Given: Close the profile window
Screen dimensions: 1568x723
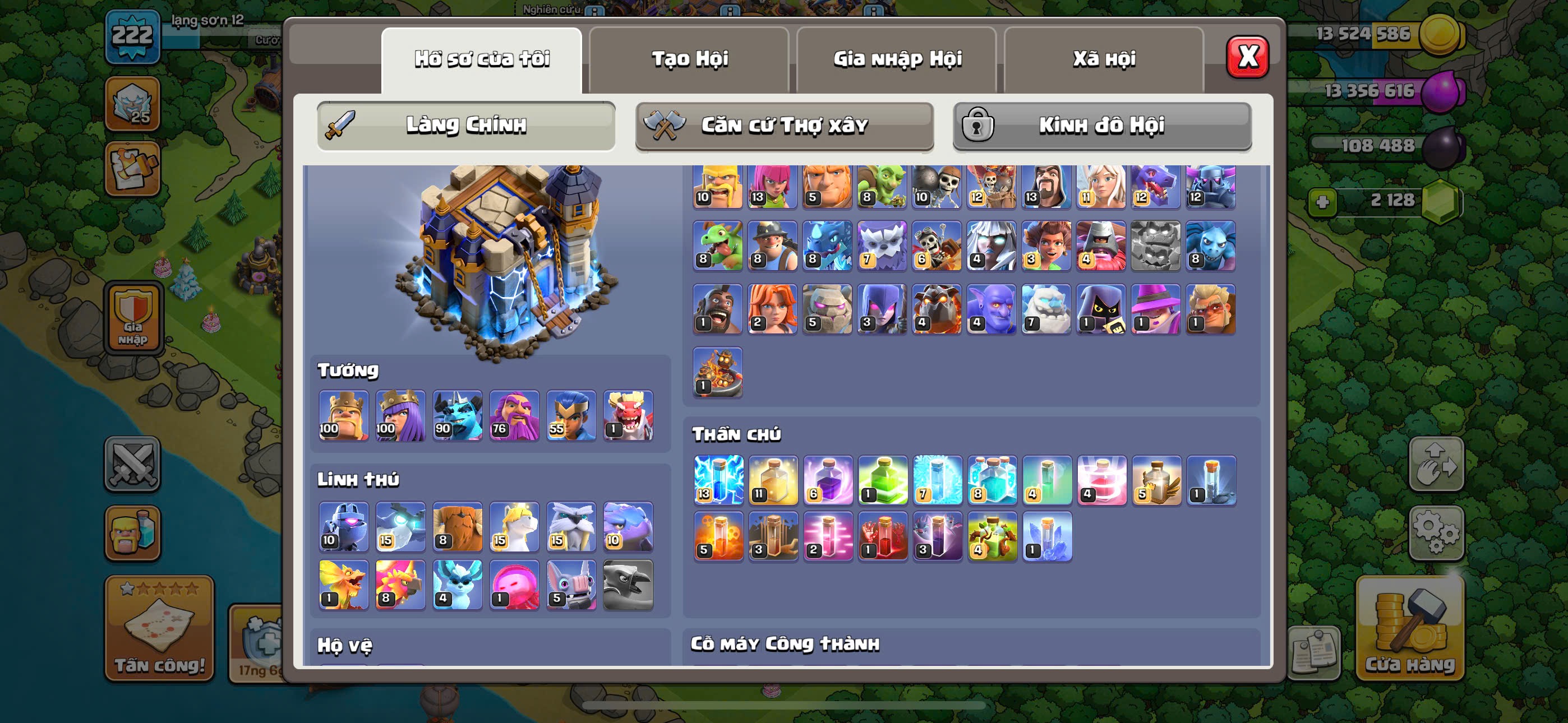Looking at the screenshot, I should [1247, 57].
